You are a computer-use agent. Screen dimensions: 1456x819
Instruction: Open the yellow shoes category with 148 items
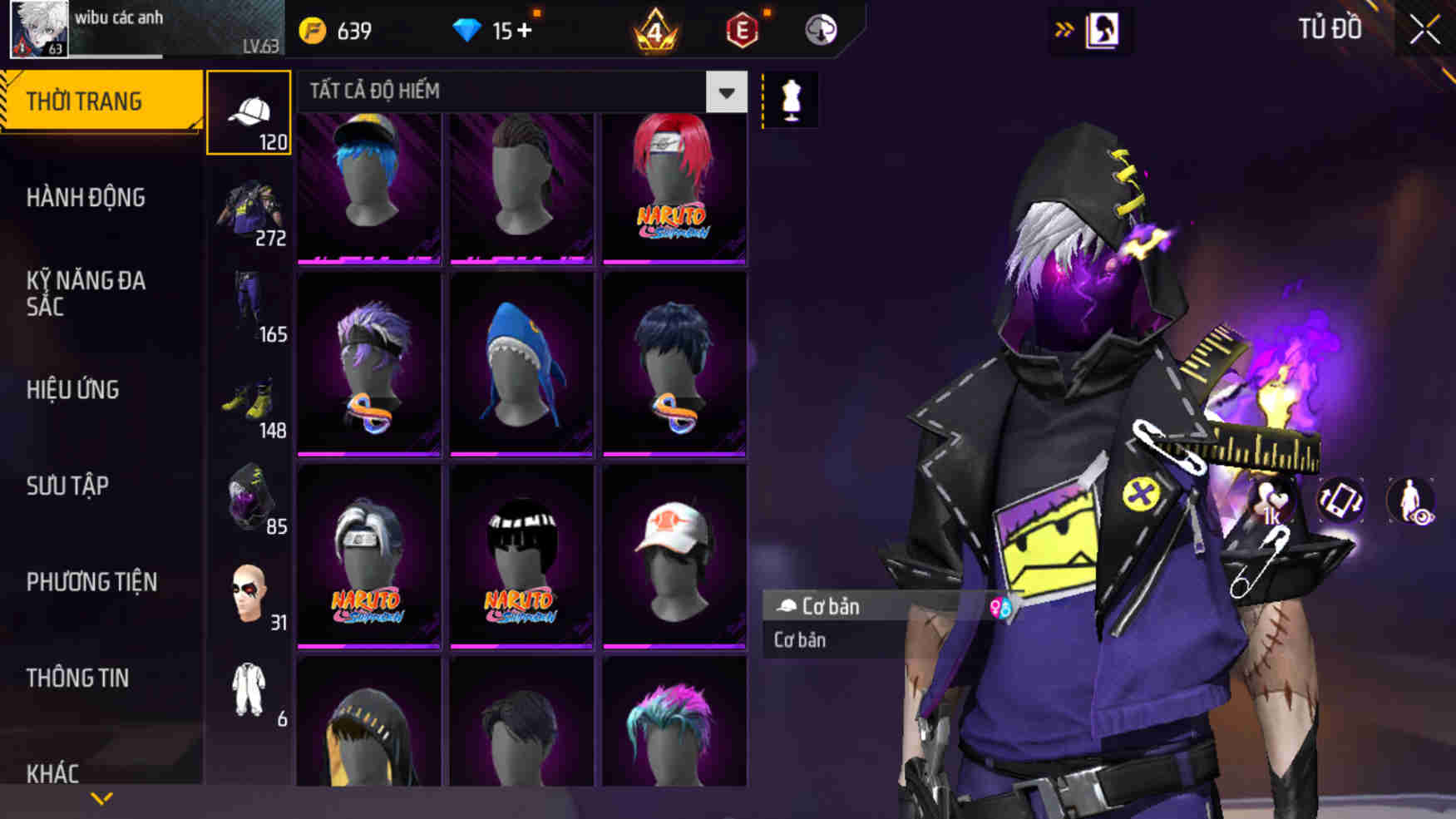248,405
